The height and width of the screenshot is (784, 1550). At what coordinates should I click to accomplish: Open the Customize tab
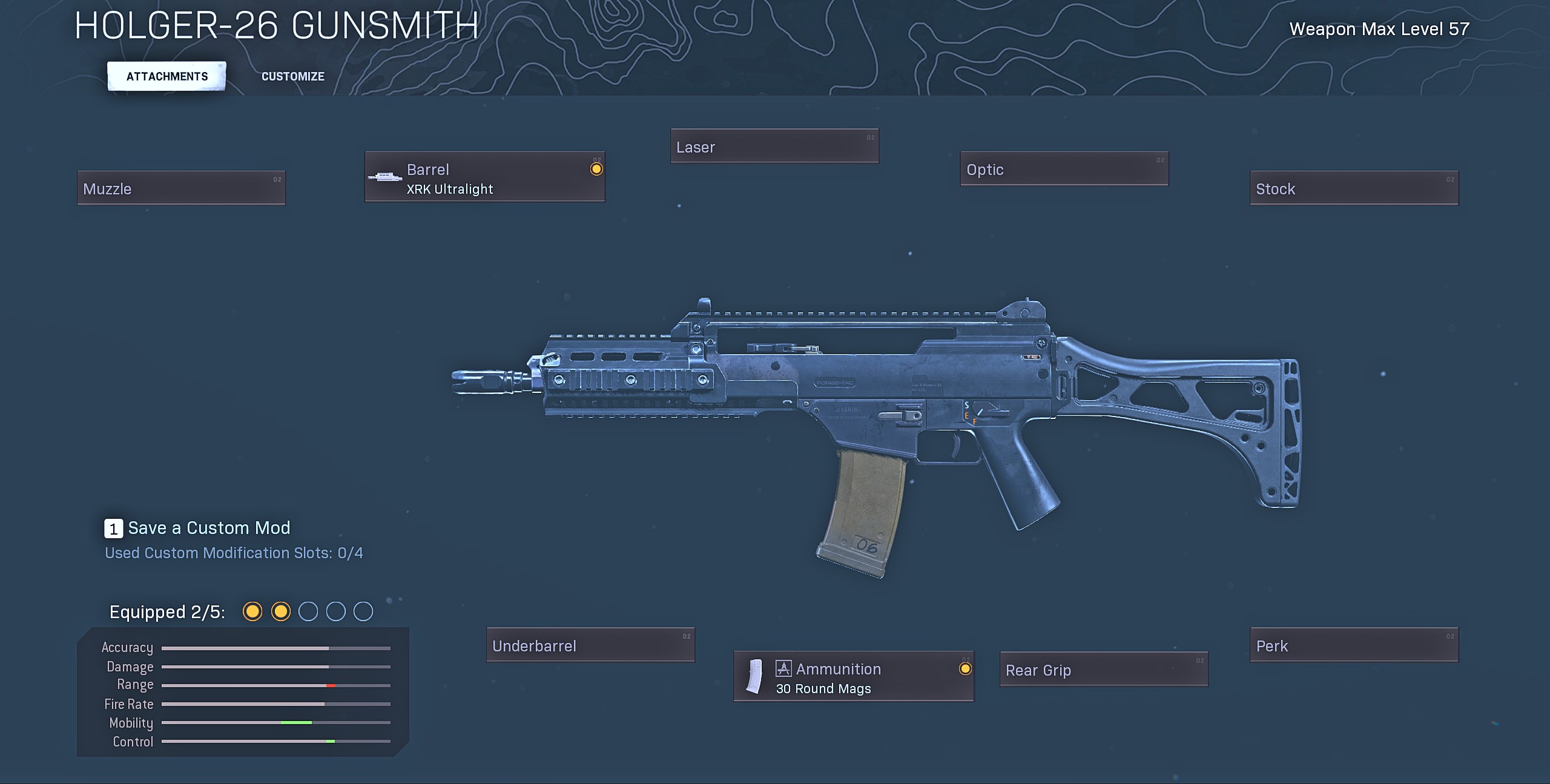coord(292,76)
